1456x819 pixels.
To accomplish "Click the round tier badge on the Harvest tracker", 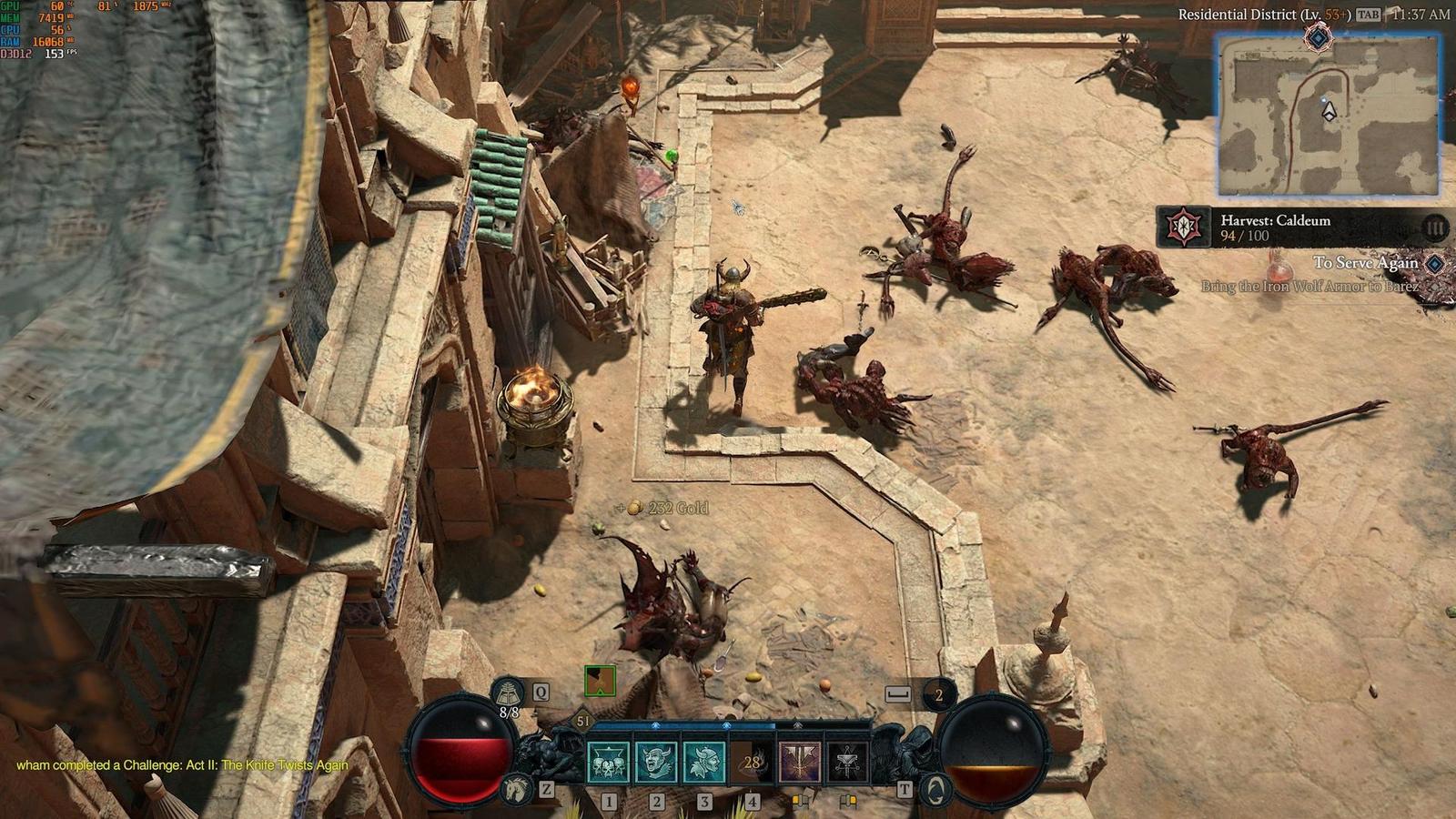I will 1434,227.
